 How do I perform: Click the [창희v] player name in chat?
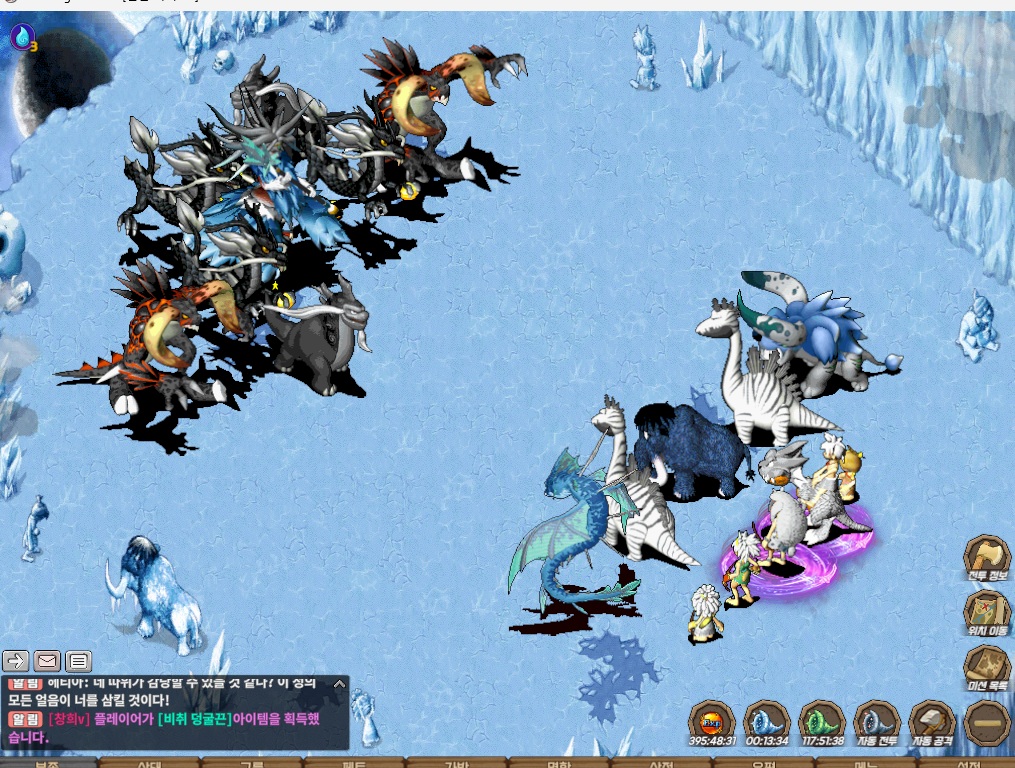[69, 719]
